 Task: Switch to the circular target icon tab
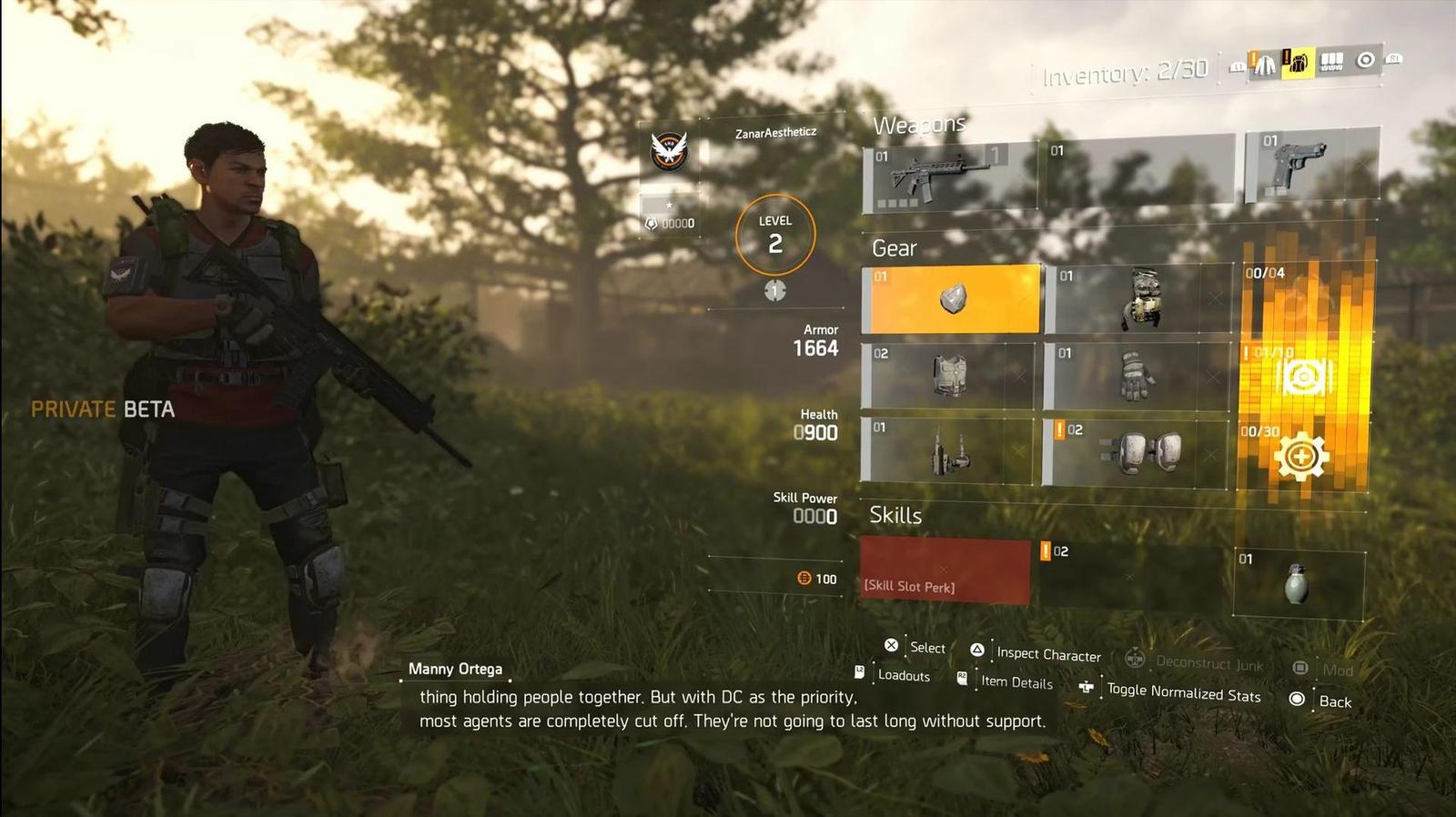click(1365, 60)
